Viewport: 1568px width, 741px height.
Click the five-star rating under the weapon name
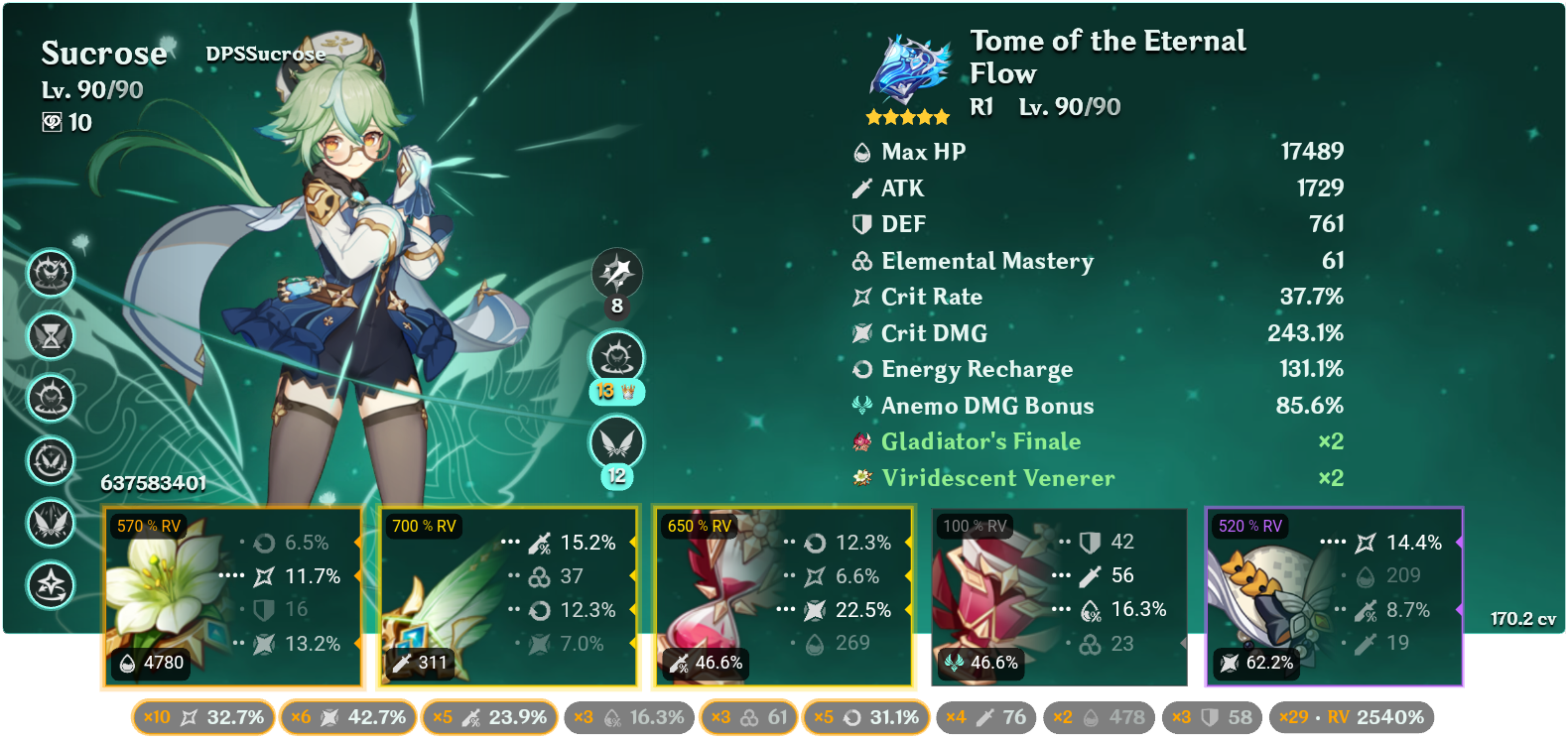point(905,115)
